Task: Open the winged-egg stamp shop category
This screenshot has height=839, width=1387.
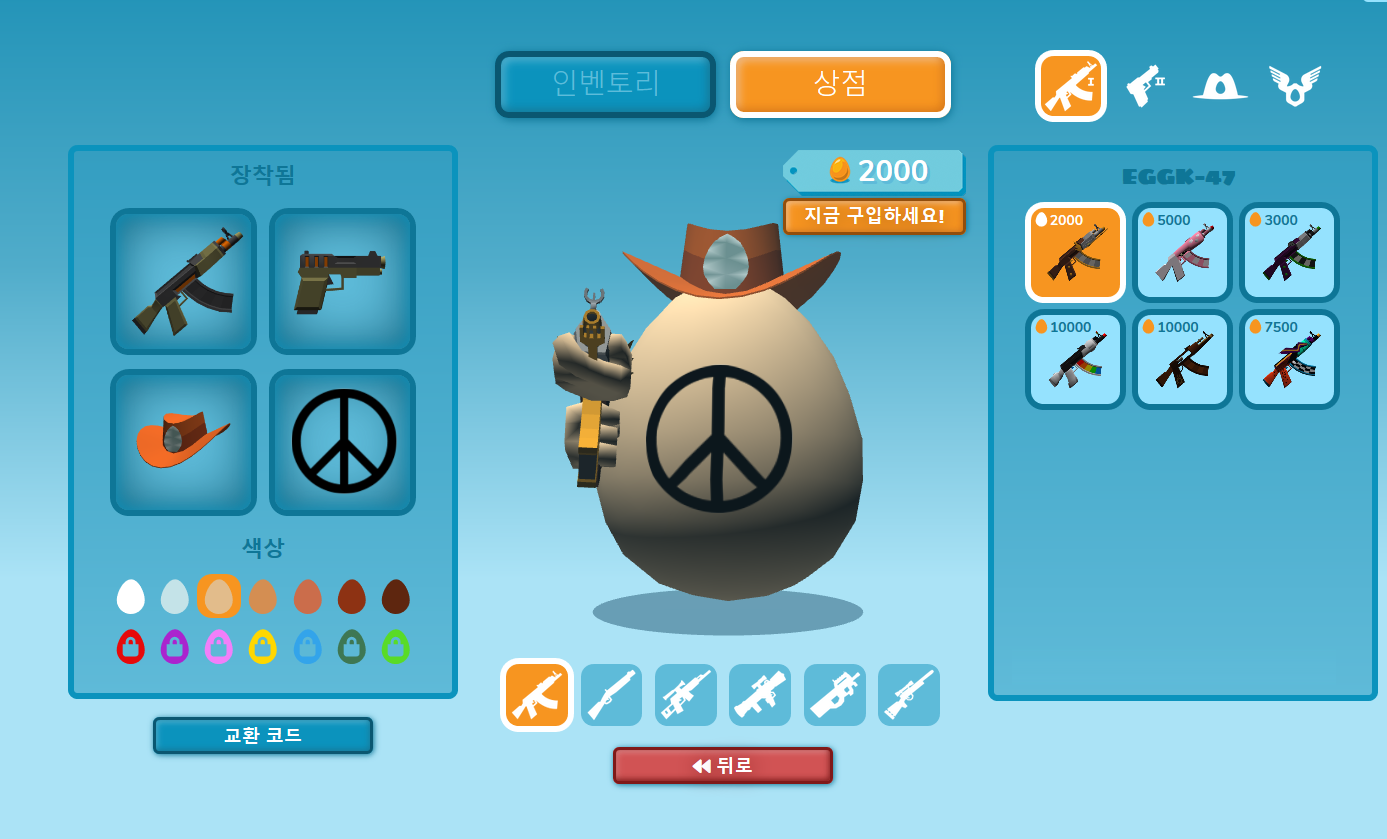Action: coord(1293,84)
